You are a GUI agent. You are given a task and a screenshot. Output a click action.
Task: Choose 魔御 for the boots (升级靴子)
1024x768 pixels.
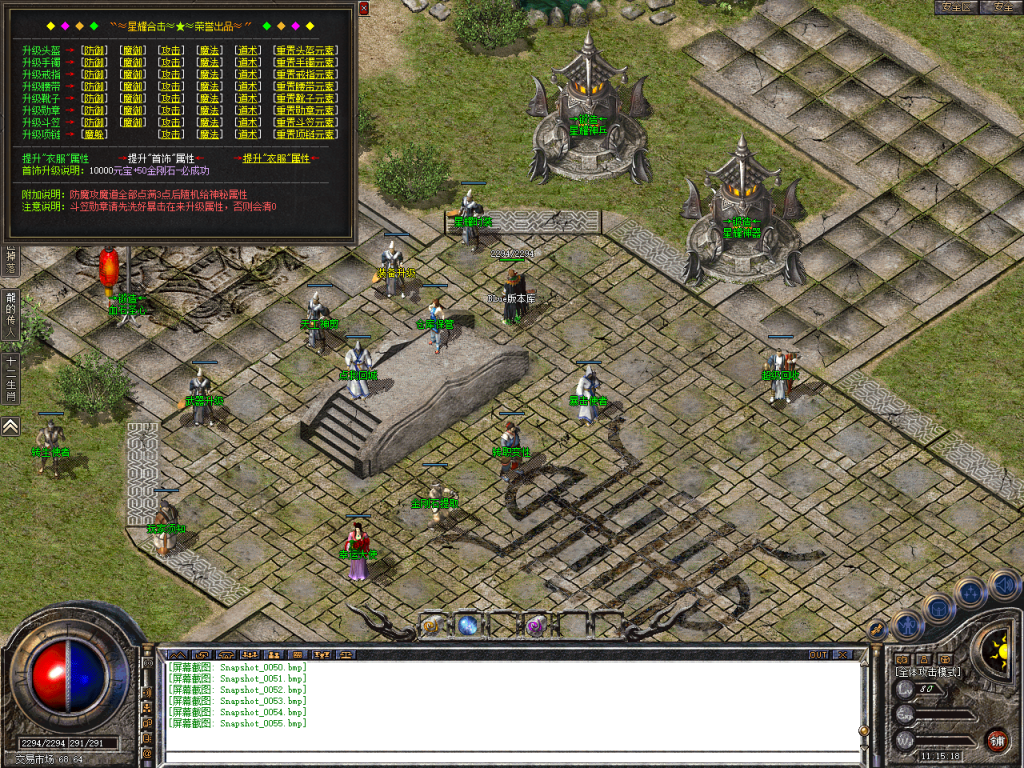[132, 98]
